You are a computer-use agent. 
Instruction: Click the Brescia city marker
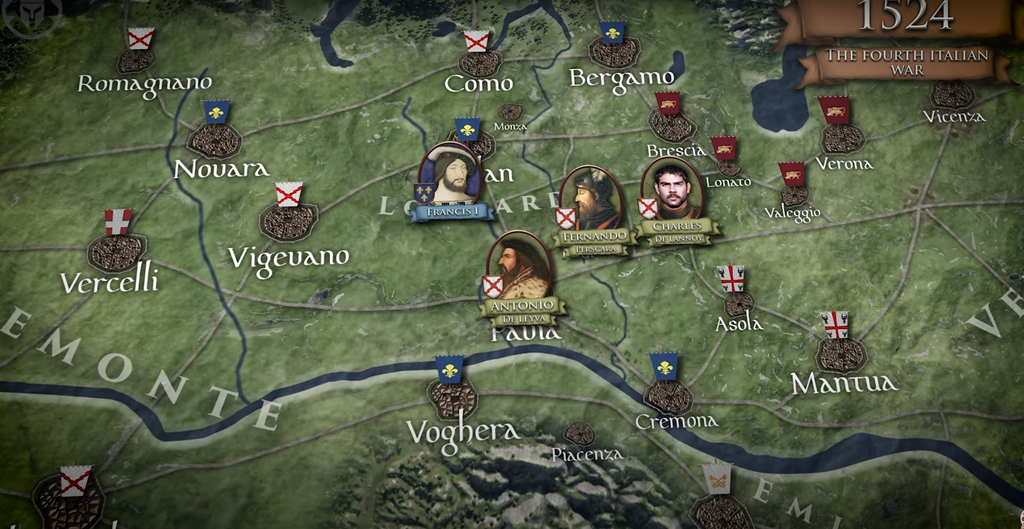(x=672, y=125)
